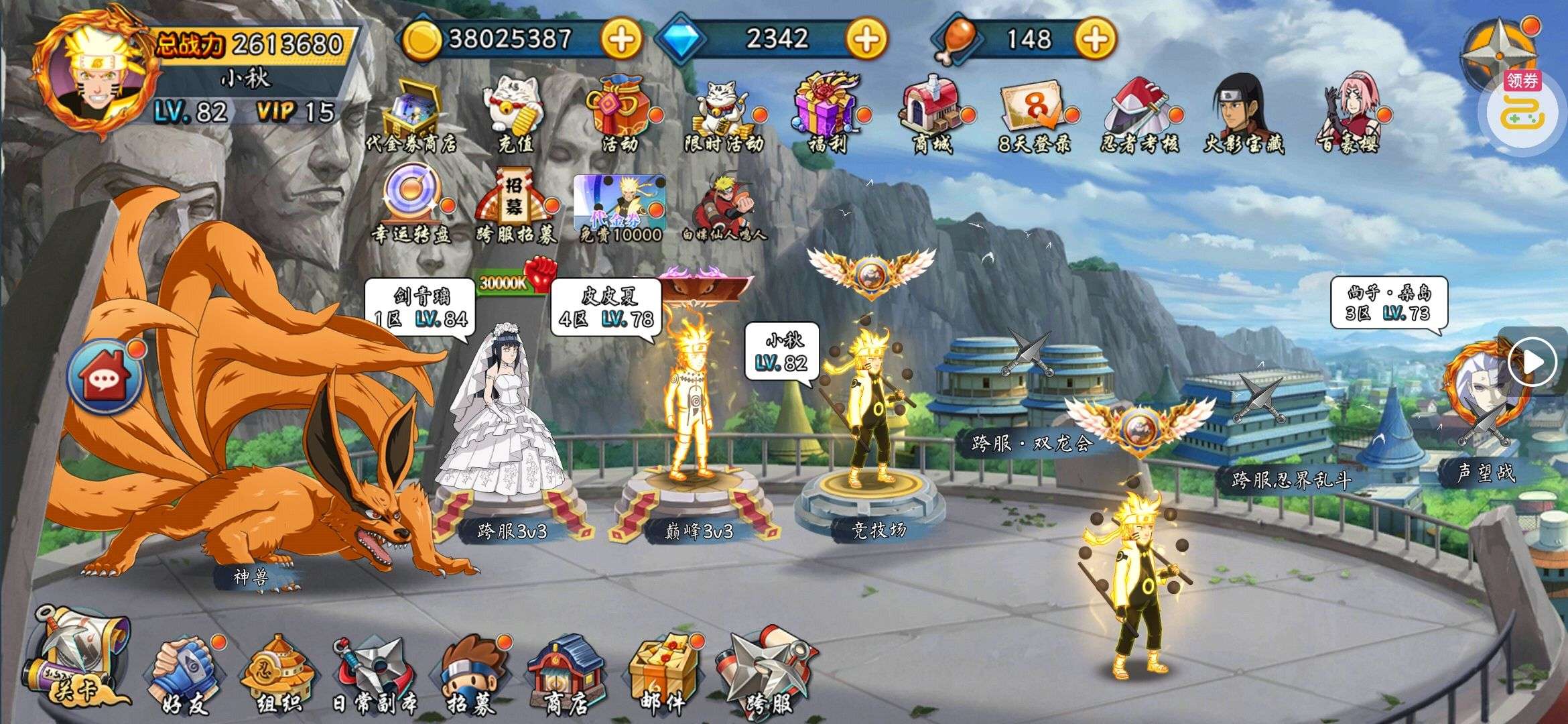Add more blue diamonds
This screenshot has height=724, width=1568.
(866, 40)
